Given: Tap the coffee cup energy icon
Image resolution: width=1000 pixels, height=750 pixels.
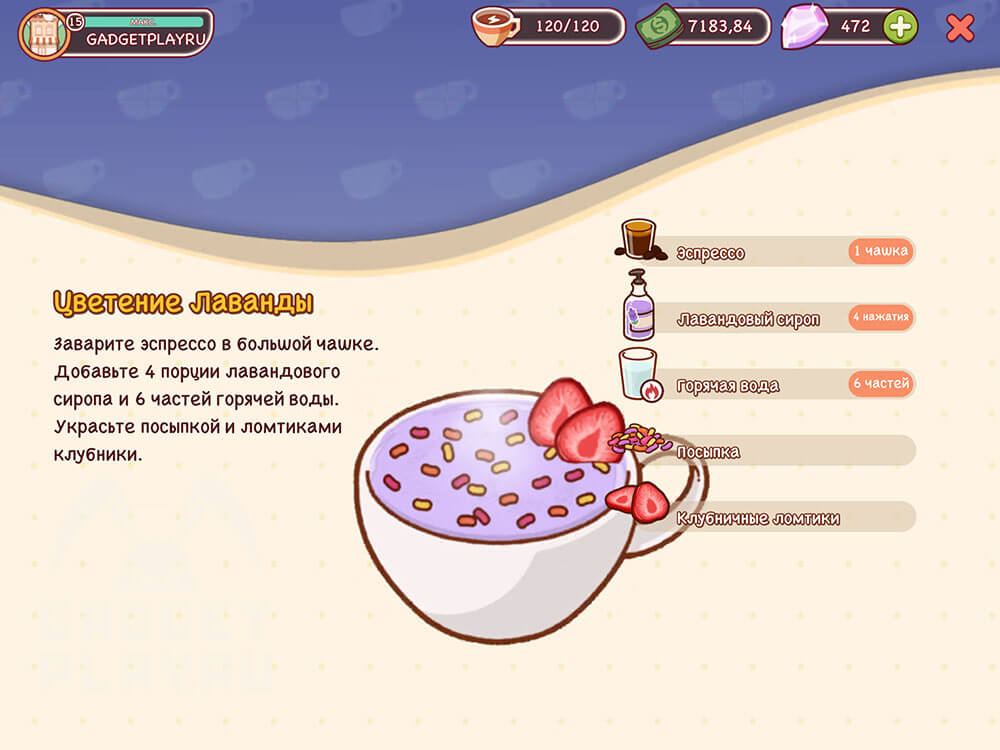Looking at the screenshot, I should 495,27.
